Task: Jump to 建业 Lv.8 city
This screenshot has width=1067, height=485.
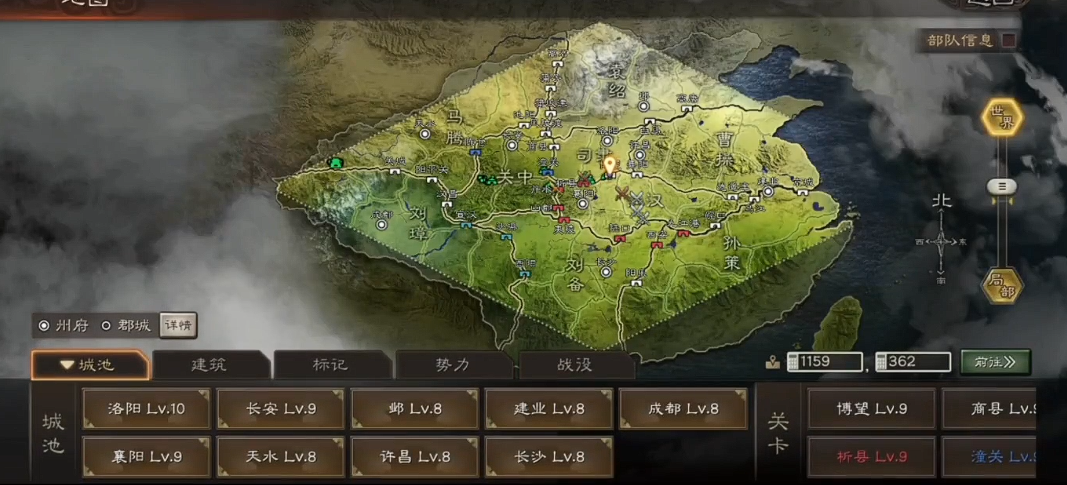Action: coord(549,409)
